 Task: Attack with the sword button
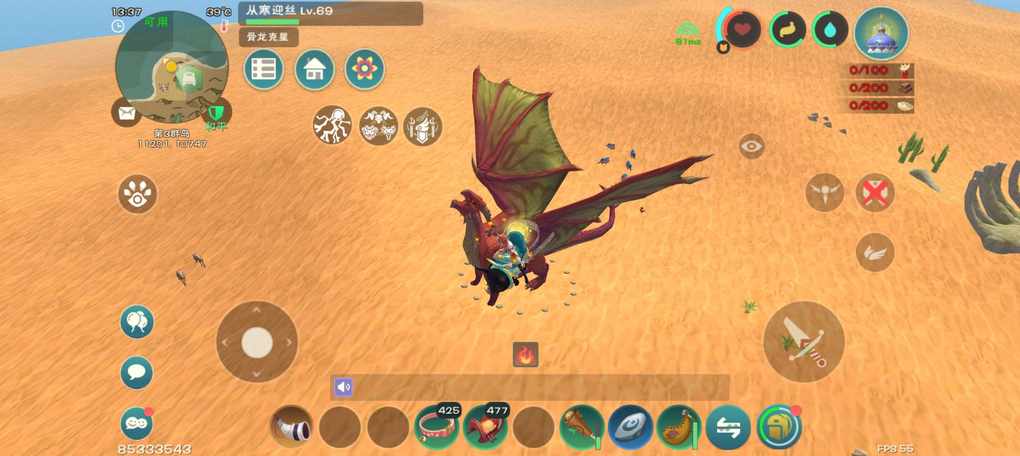tap(804, 342)
